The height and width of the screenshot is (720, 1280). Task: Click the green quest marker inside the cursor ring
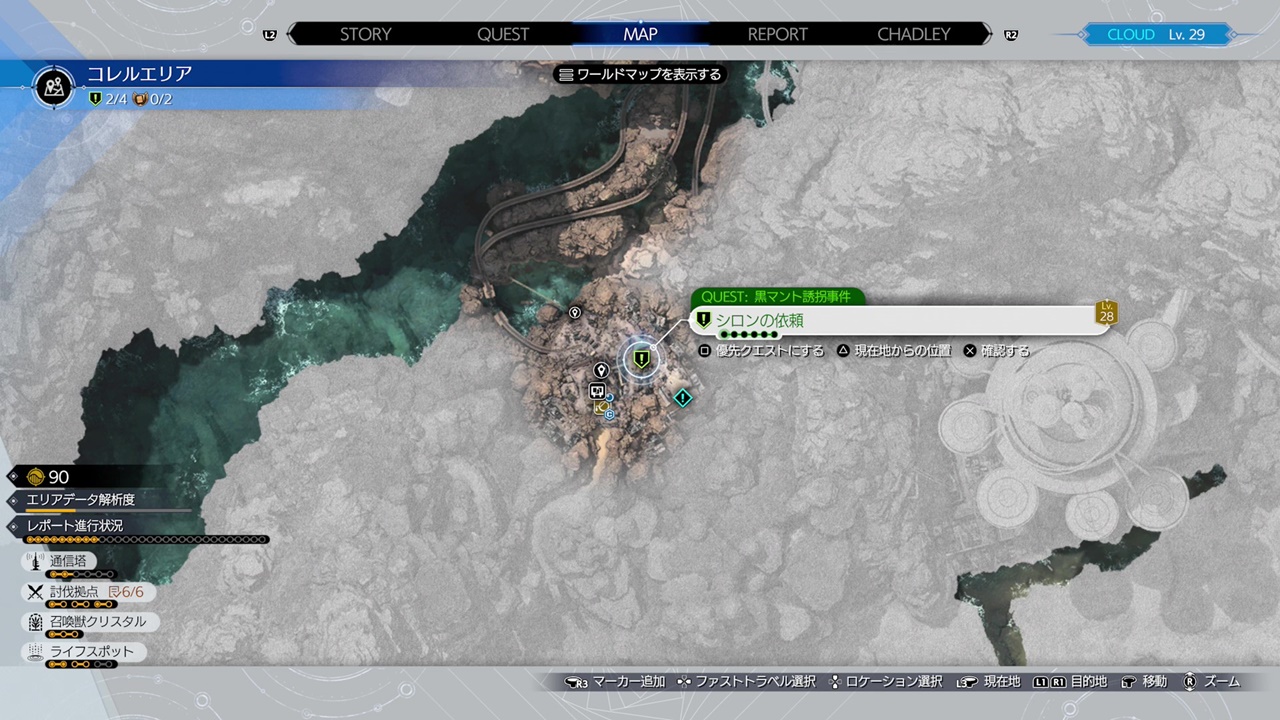pos(641,357)
